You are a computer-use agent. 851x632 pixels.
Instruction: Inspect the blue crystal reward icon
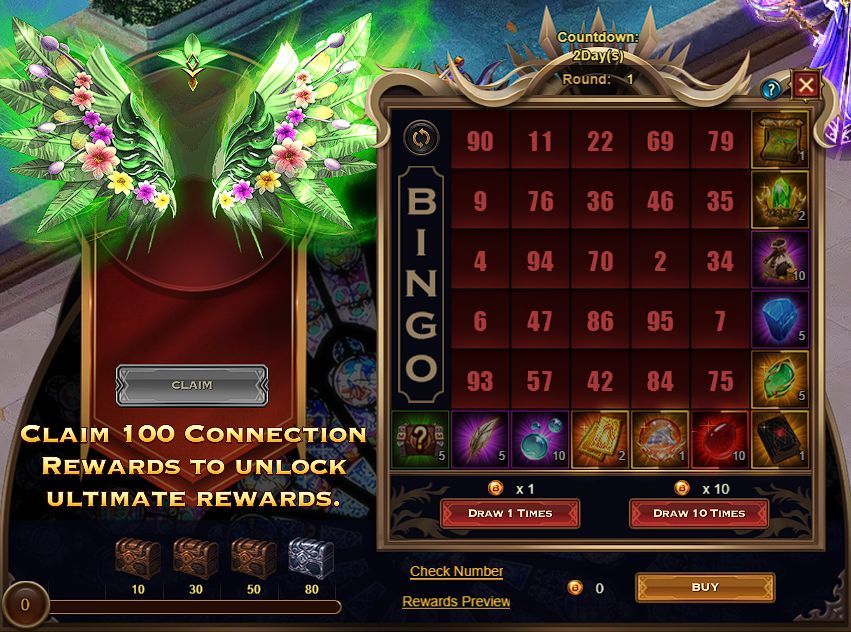tap(779, 319)
